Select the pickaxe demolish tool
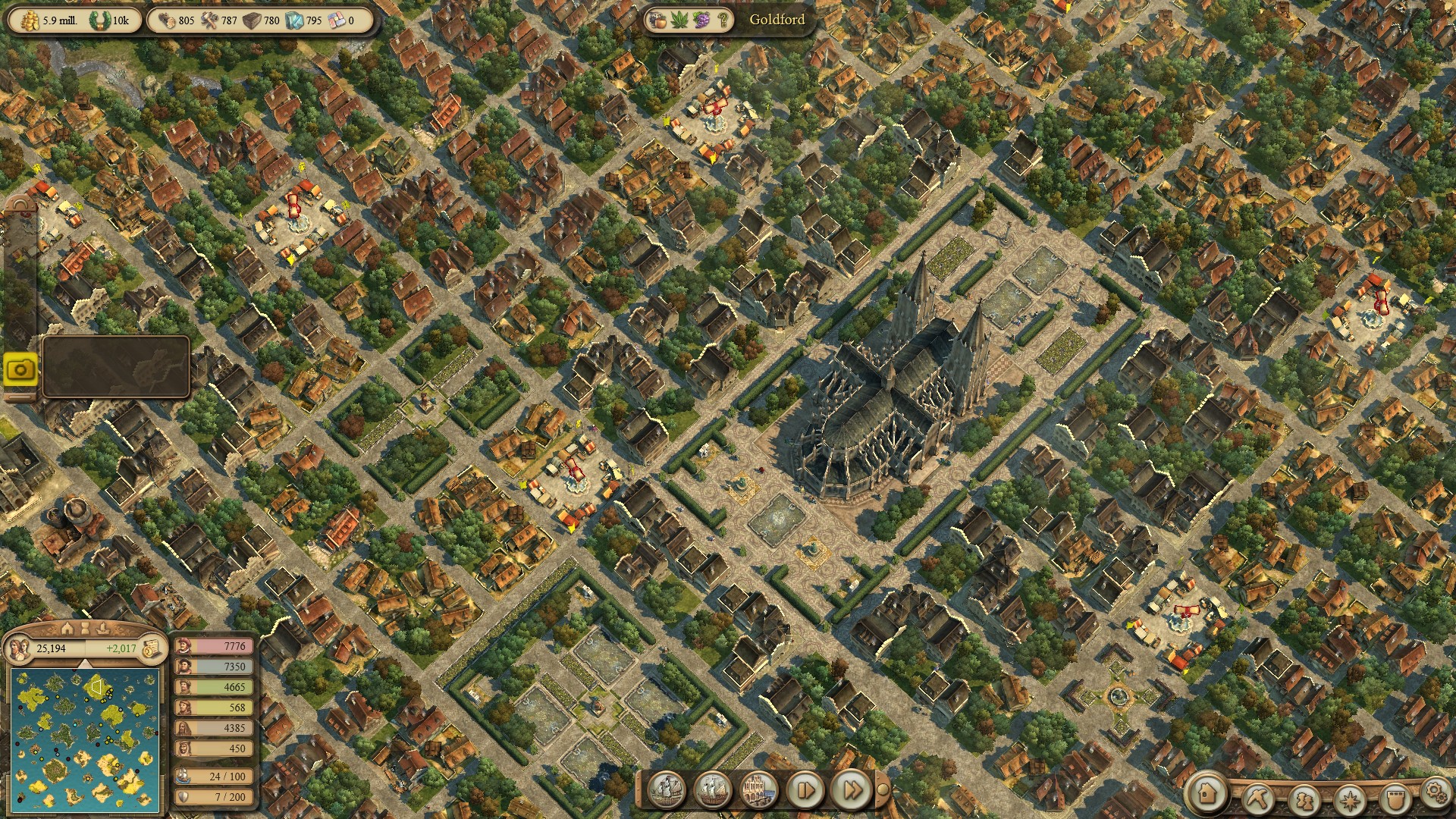Screen dimensions: 1456x819 pos(1259,799)
